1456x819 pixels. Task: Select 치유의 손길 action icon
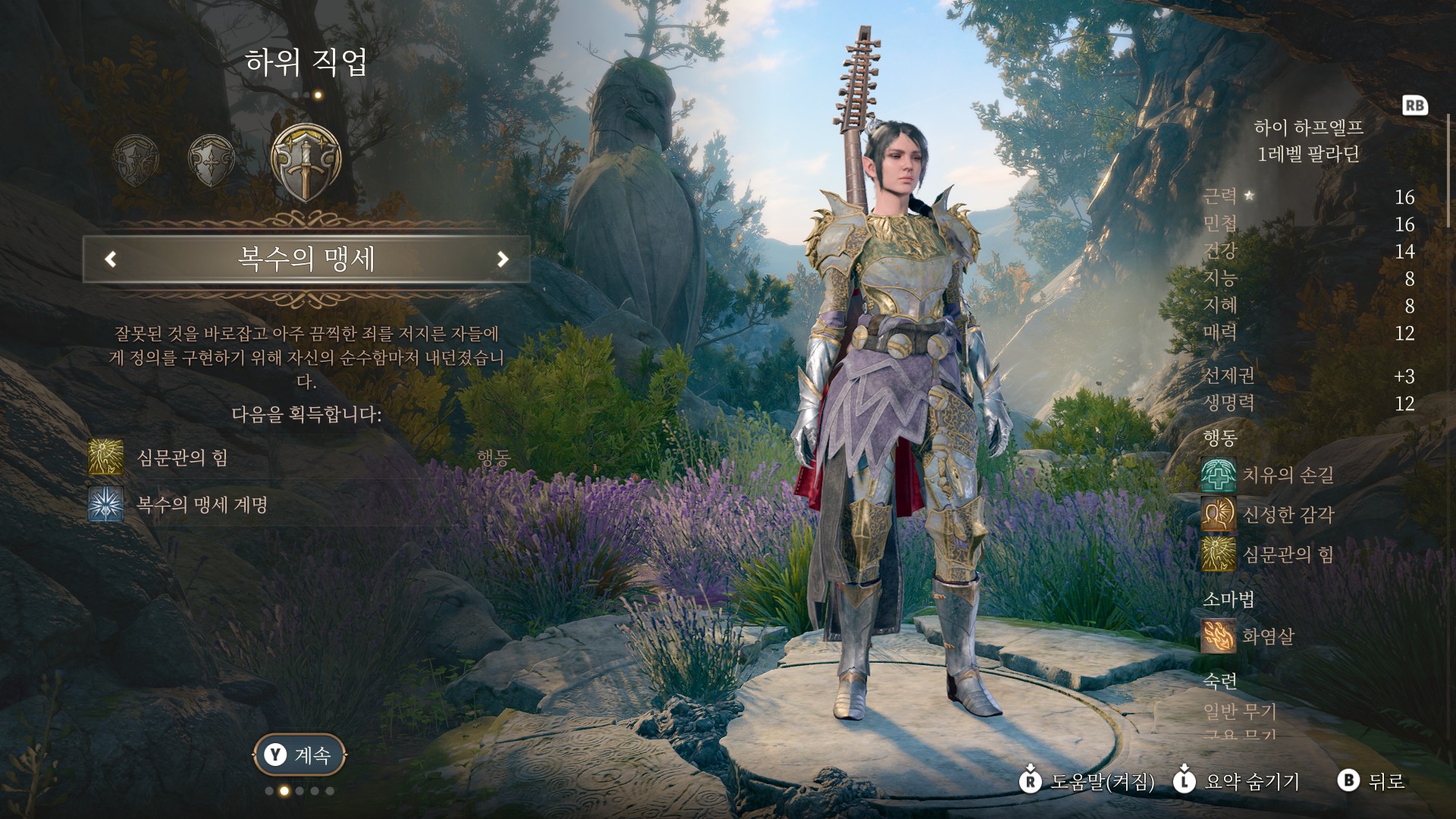(x=1218, y=475)
